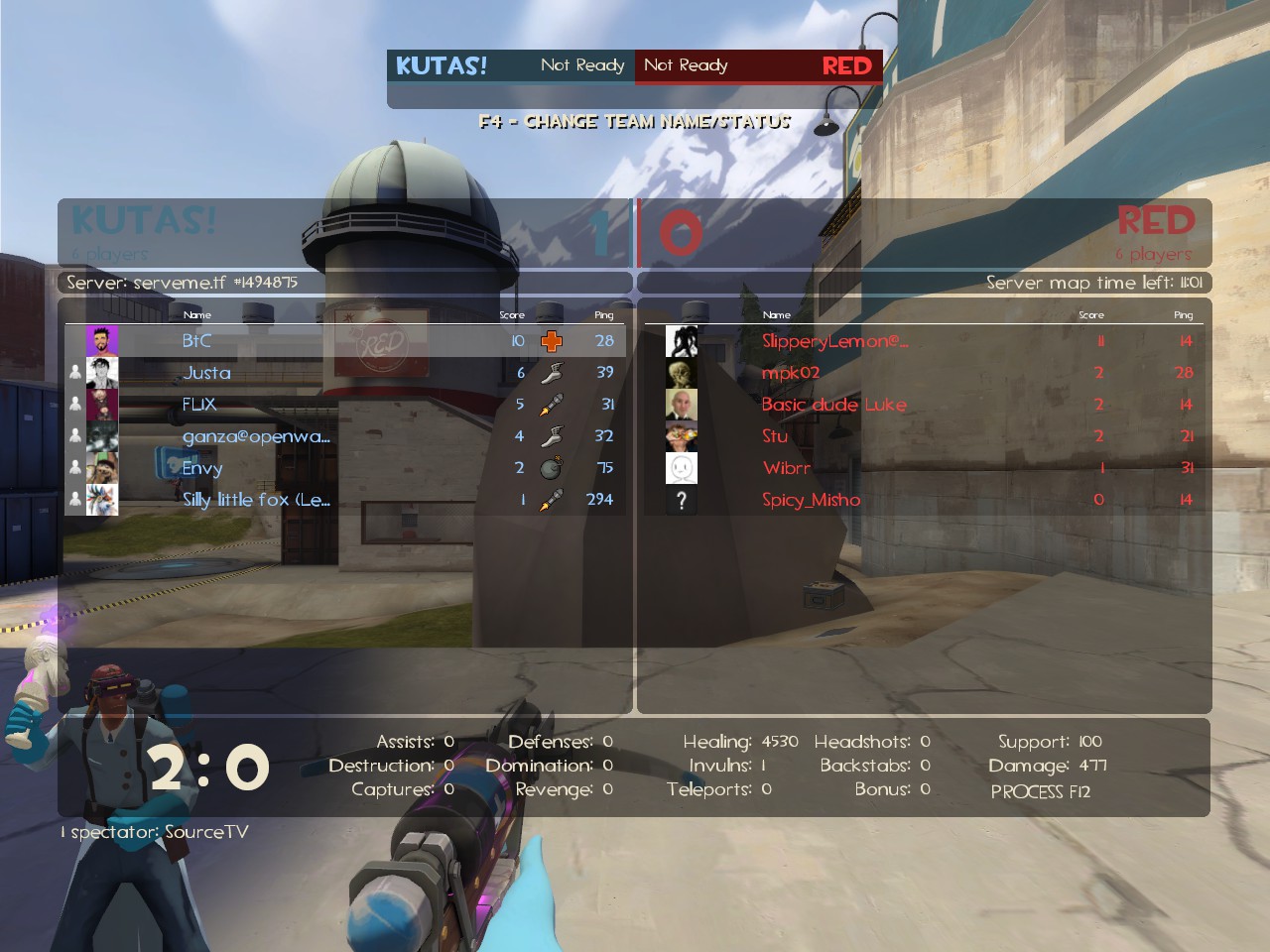Viewport: 1270px width, 952px height.
Task: Click the question mark avatar beside Spicy_Misho
Action: pyautogui.click(x=682, y=500)
